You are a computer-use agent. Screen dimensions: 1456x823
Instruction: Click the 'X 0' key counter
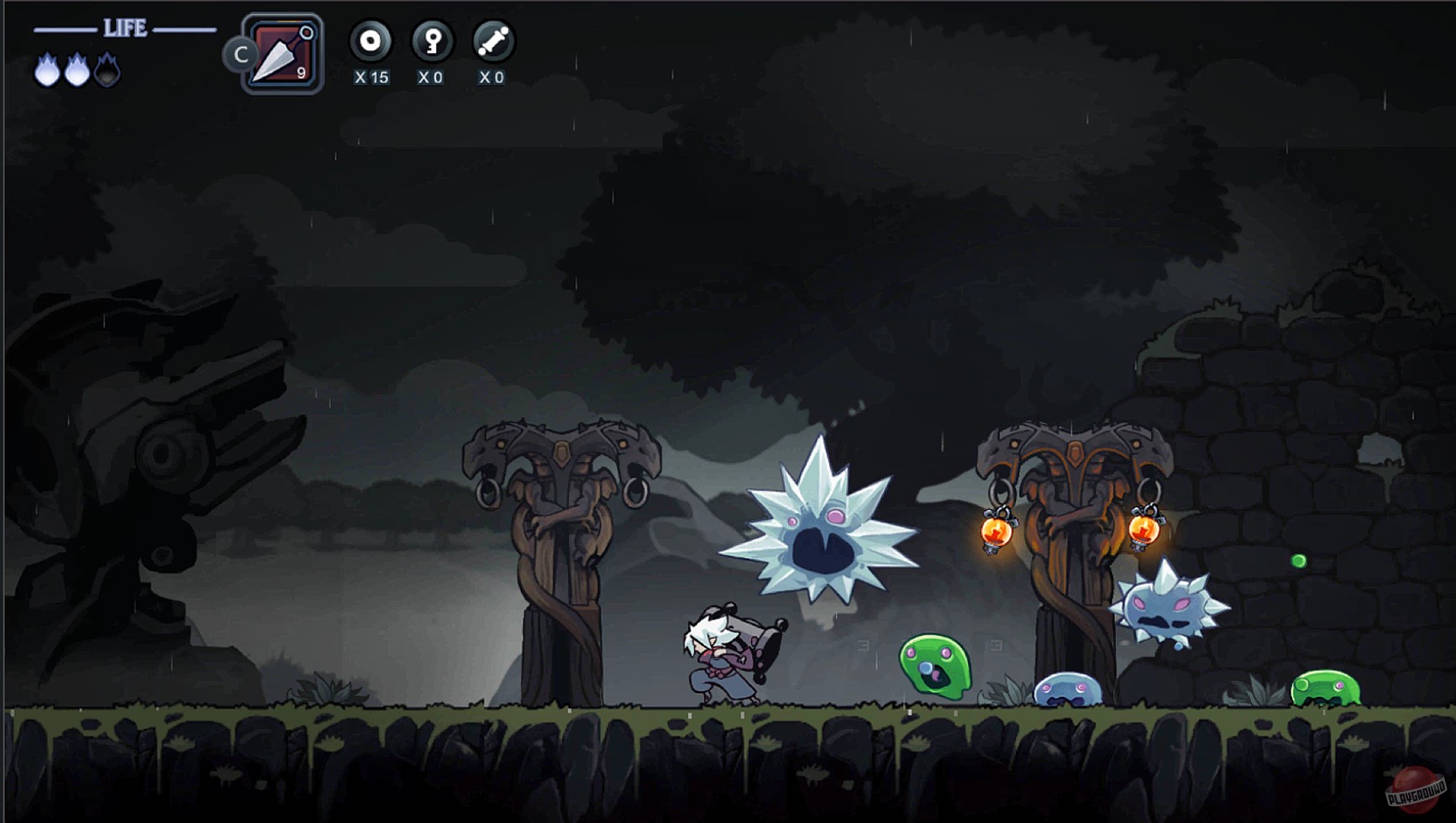point(429,77)
